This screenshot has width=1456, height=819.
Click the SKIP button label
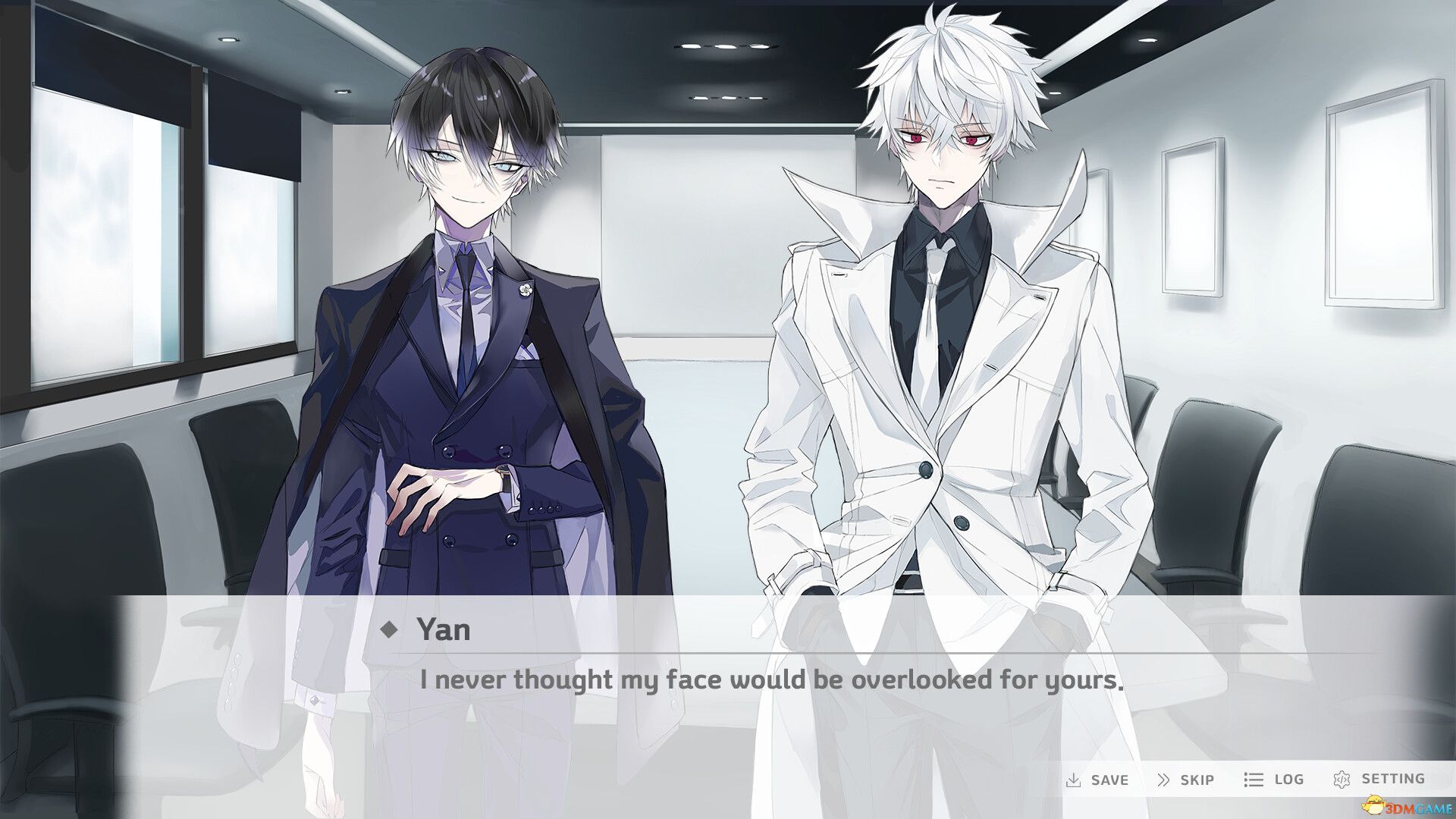coord(1198,779)
